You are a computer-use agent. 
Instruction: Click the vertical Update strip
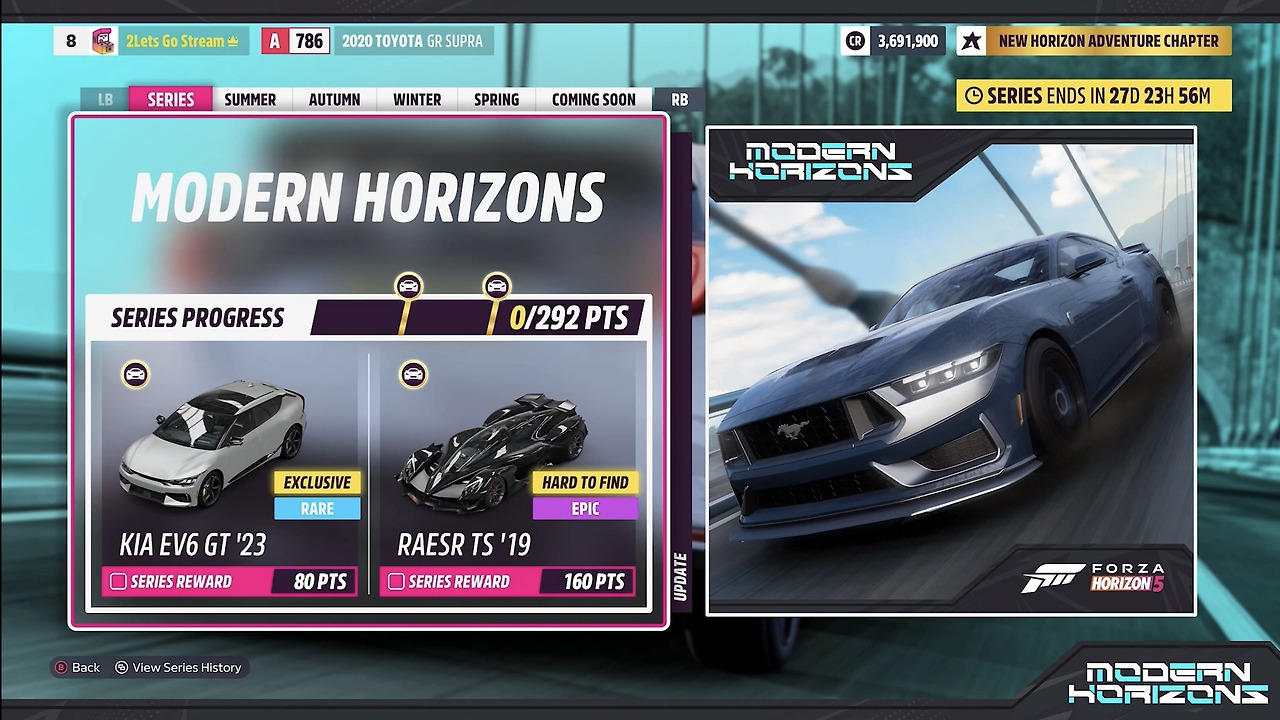point(681,576)
